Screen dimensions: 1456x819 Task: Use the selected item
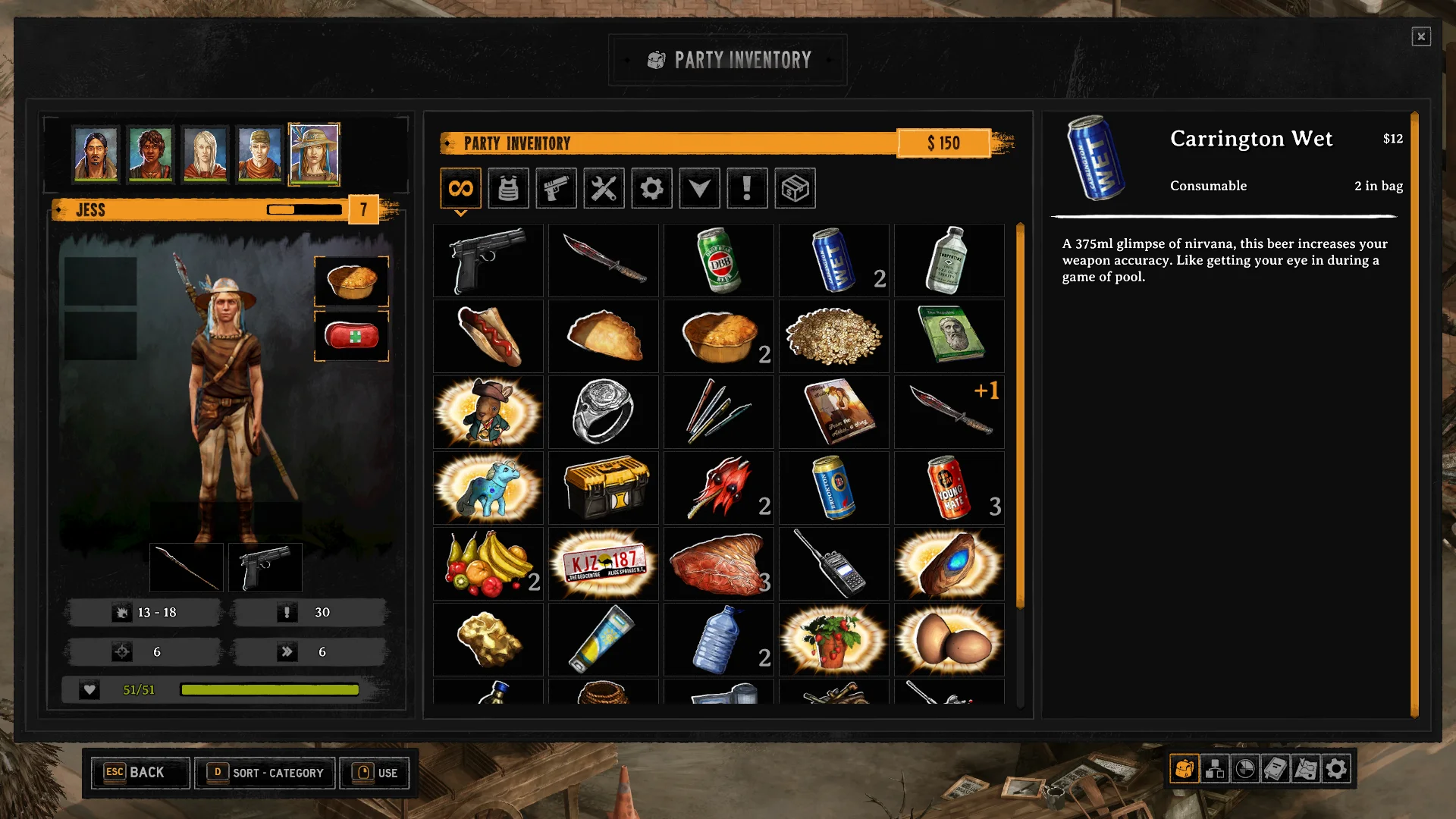tap(375, 773)
